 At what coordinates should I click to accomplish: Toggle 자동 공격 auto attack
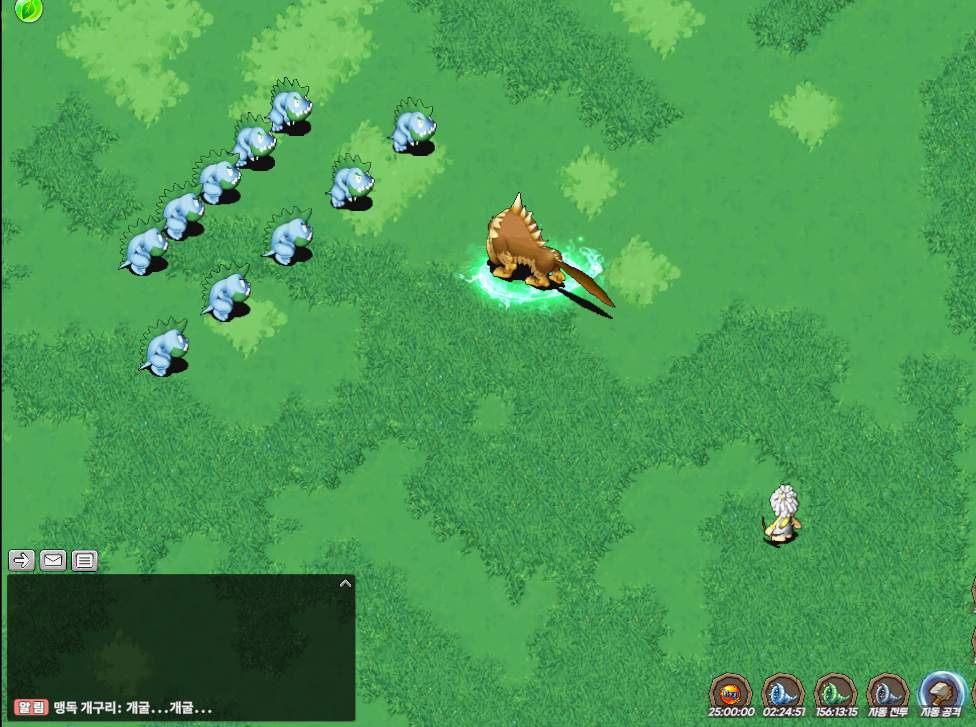[941, 692]
